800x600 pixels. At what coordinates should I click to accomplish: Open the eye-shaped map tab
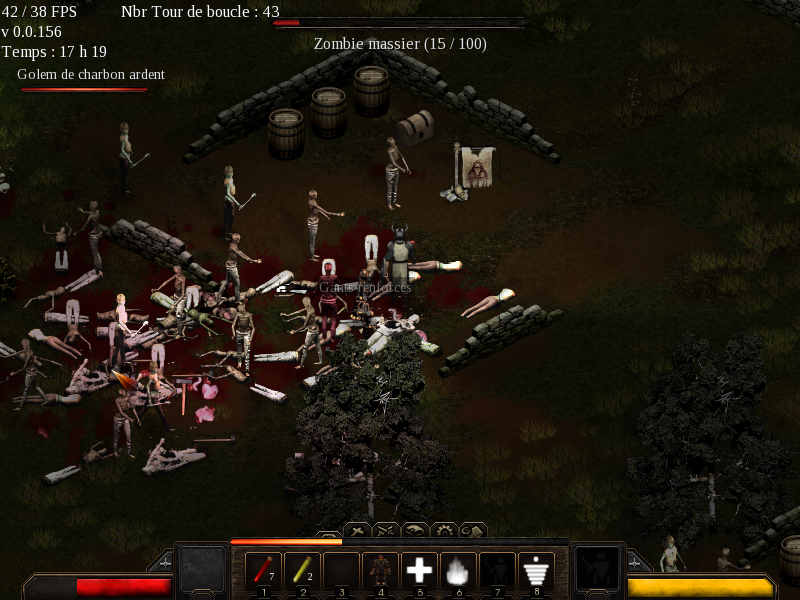[x=415, y=530]
